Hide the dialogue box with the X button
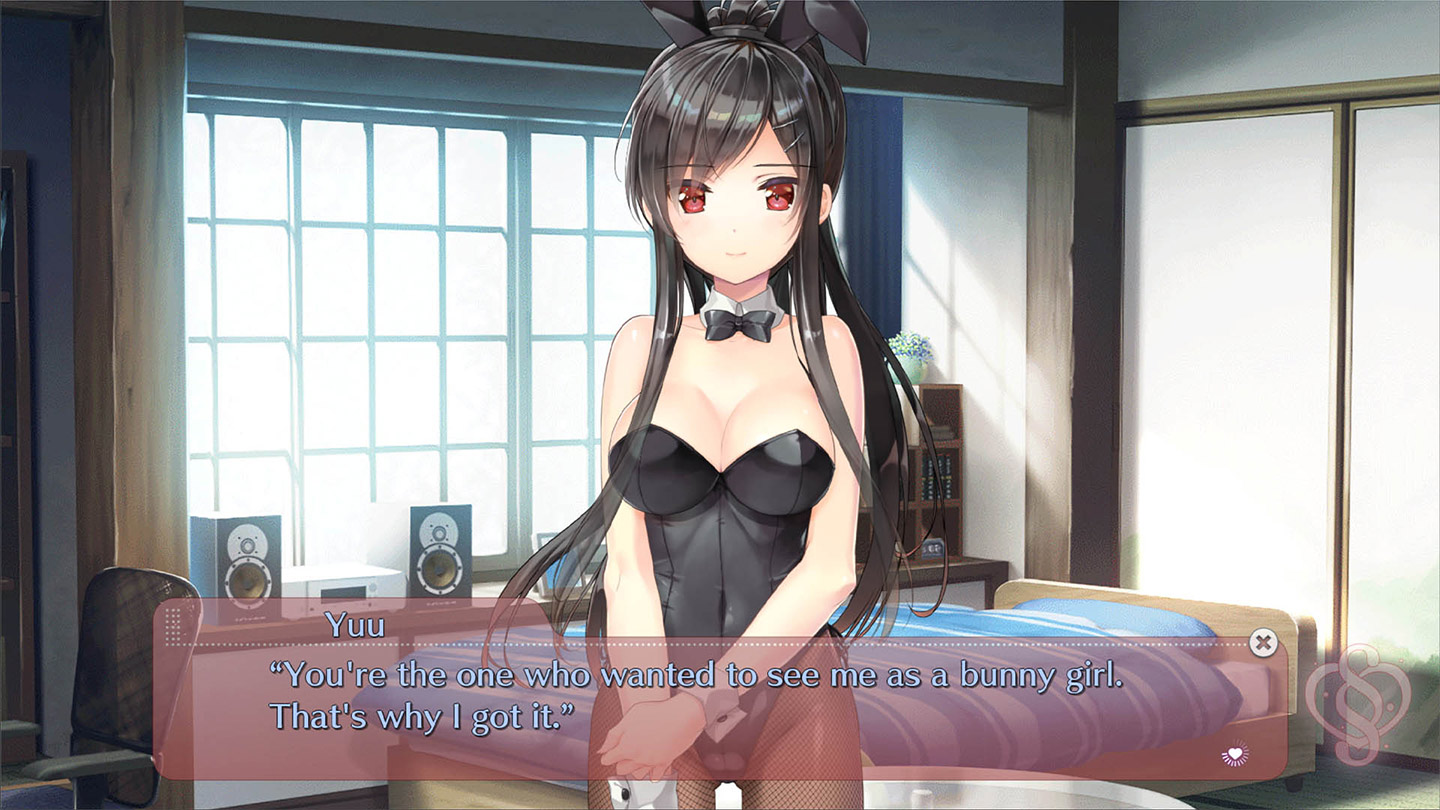 1263,642
